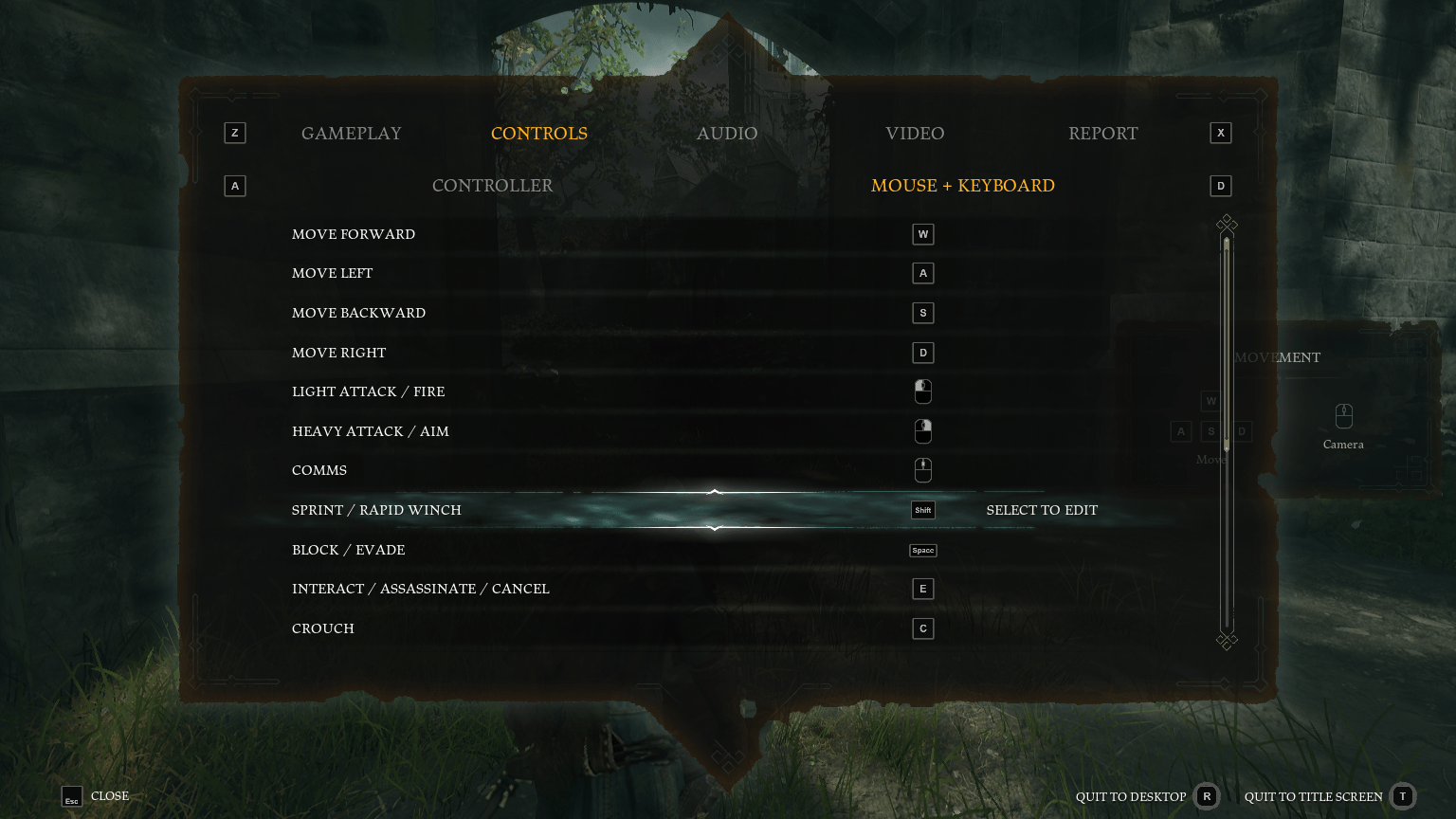1456x819 pixels.
Task: Select the Video settings tab
Action: [915, 134]
